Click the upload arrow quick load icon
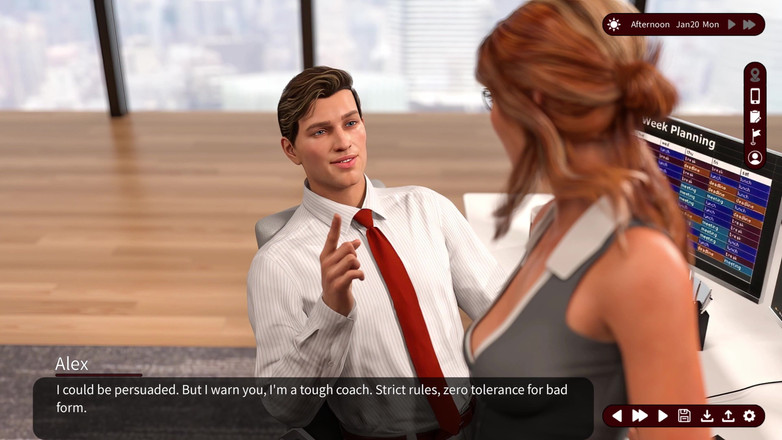 pos(727,416)
